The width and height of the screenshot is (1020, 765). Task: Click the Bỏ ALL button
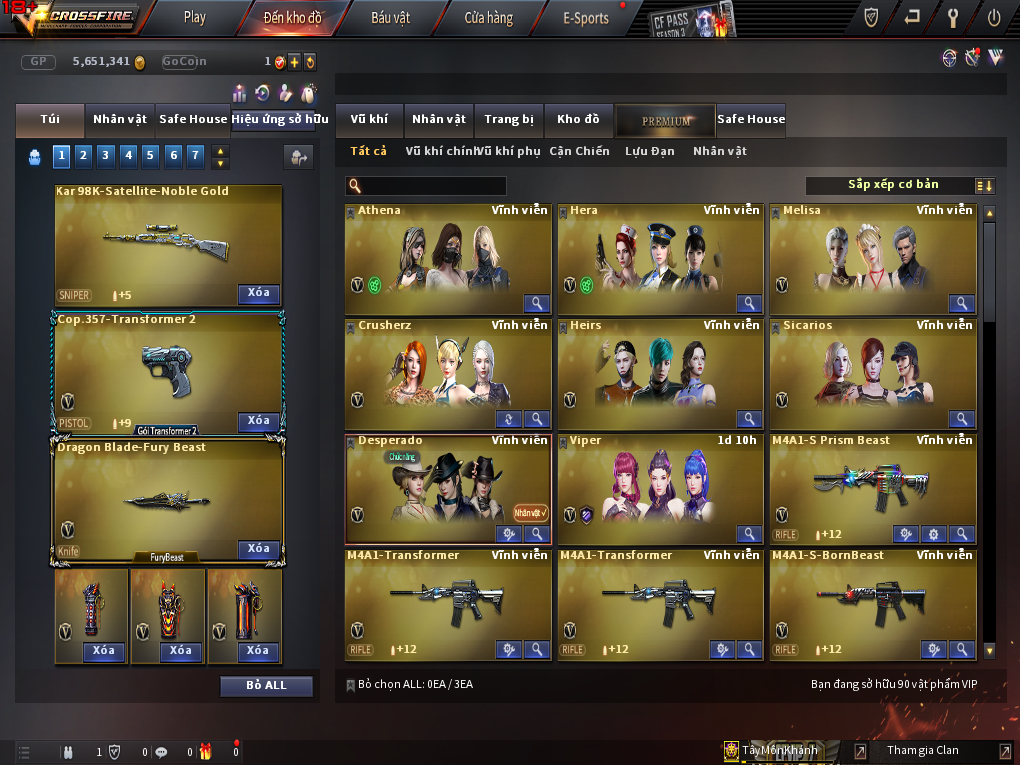[266, 685]
